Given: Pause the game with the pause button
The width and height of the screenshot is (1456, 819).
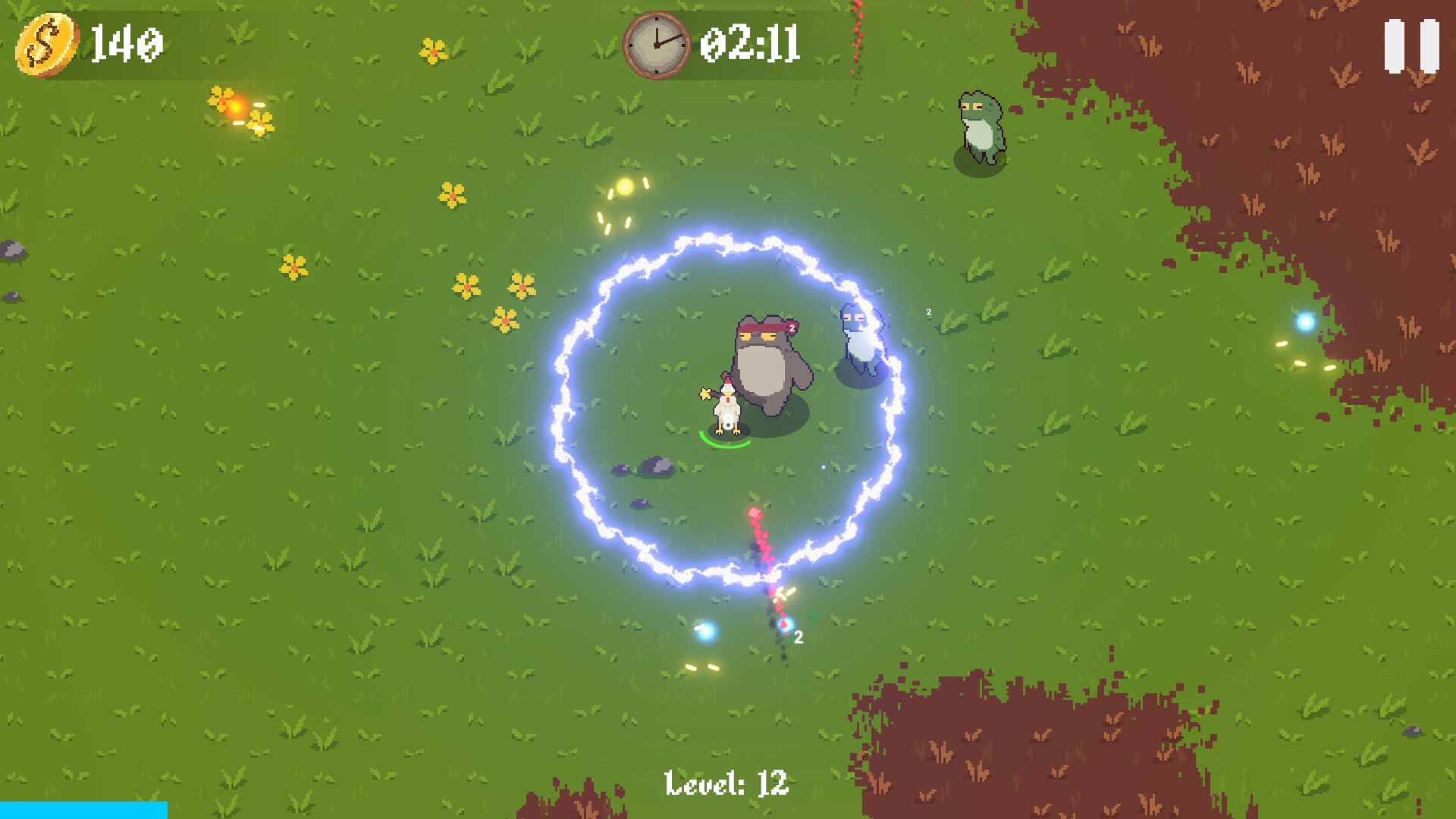Looking at the screenshot, I should tap(1412, 44).
